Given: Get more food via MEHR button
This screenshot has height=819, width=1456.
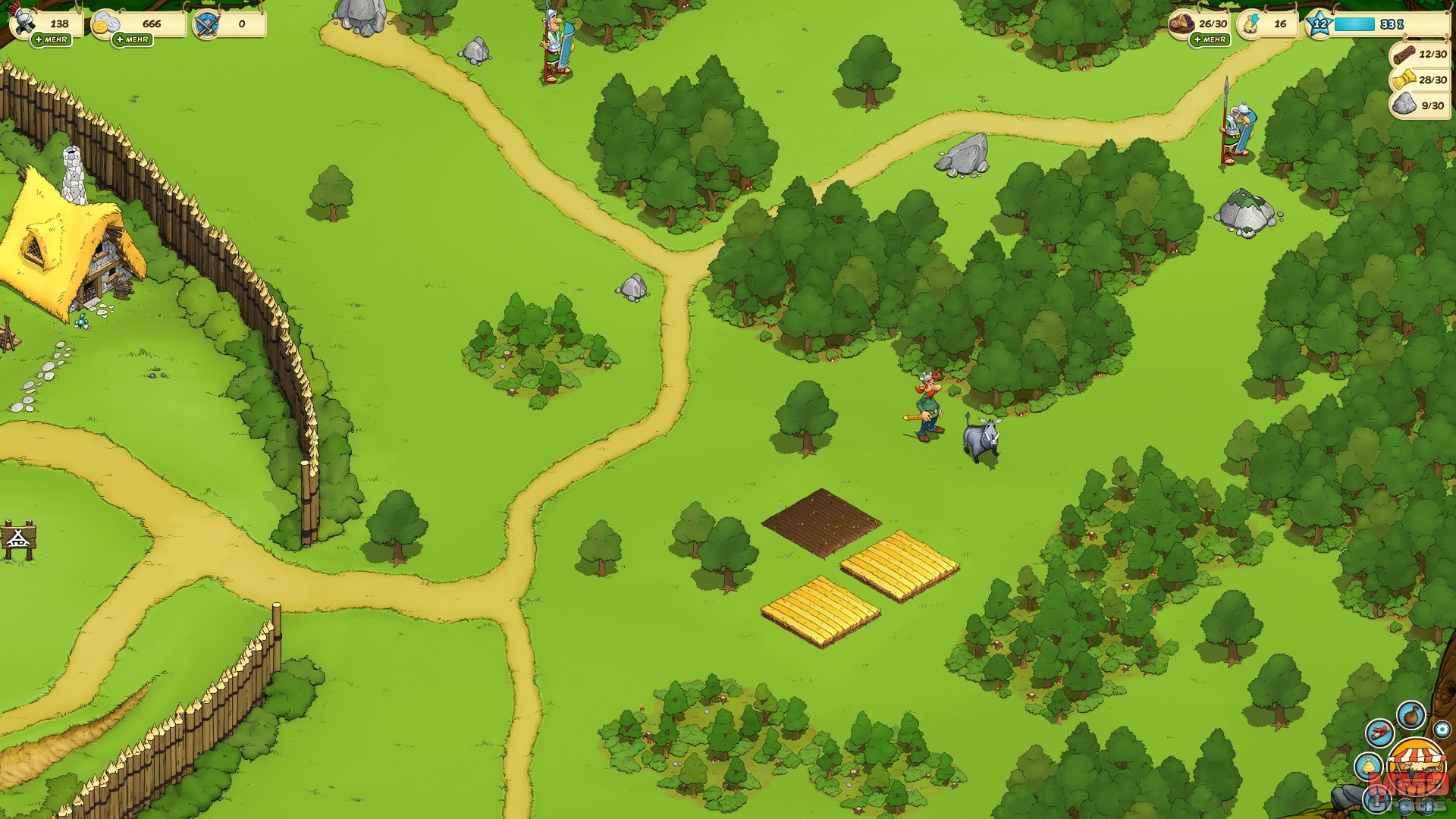Looking at the screenshot, I should 1210,39.
